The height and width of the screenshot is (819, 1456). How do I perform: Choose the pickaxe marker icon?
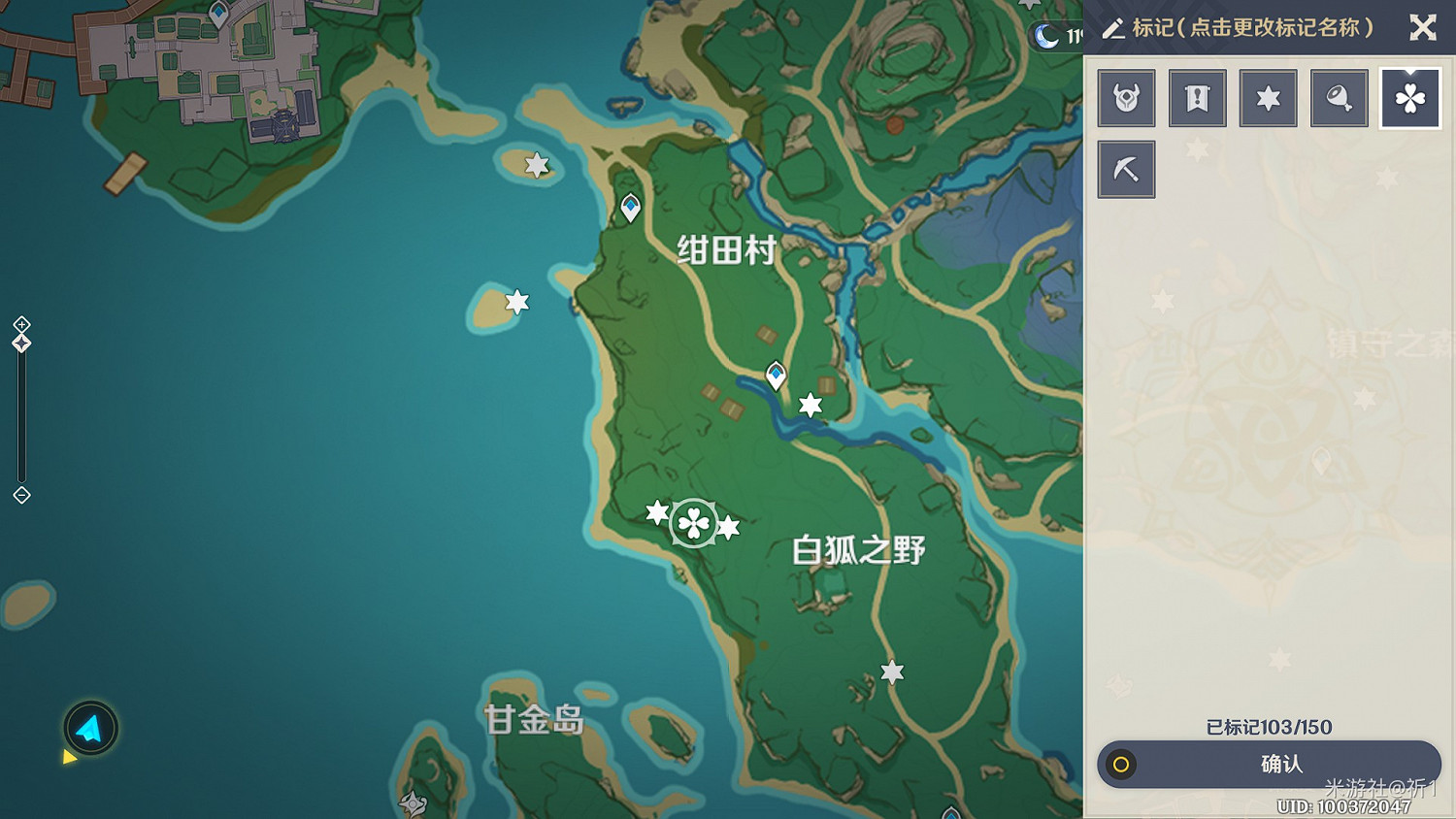pos(1126,168)
